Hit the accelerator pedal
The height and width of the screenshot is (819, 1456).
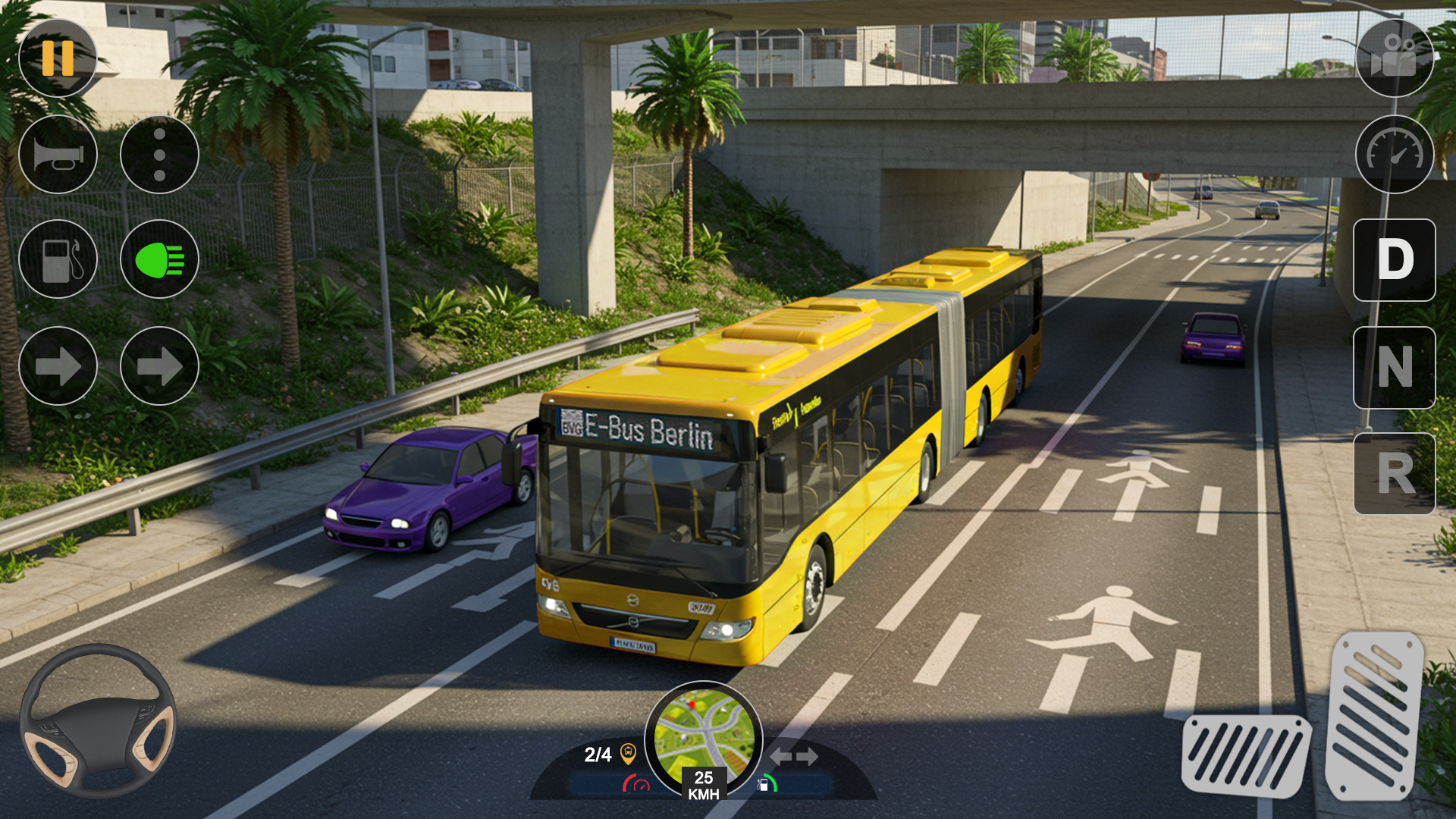coord(1375,715)
